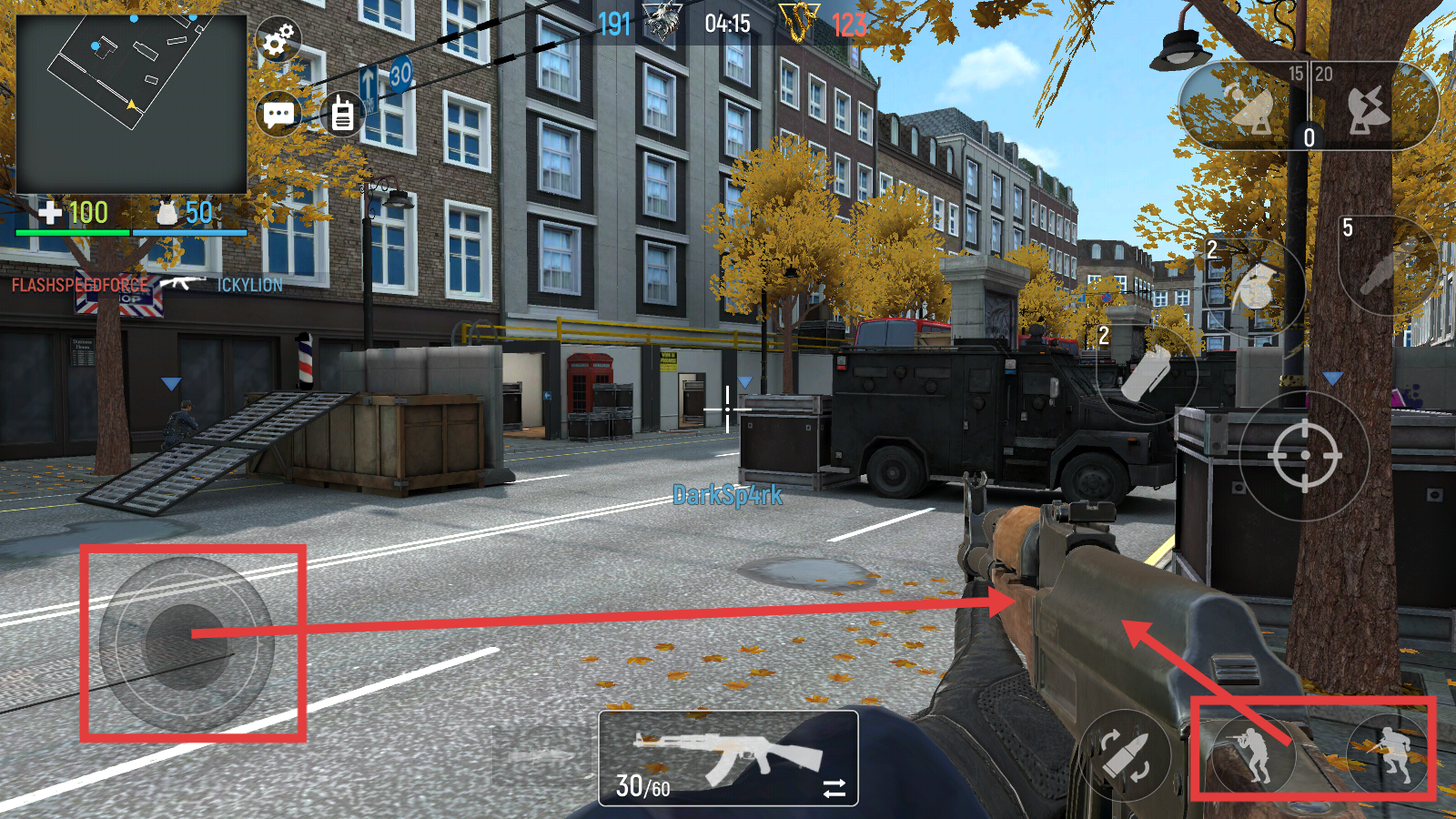1456x819 pixels.
Task: Activate the lightning radar killstreak costing 20
Action: (x=1370, y=107)
